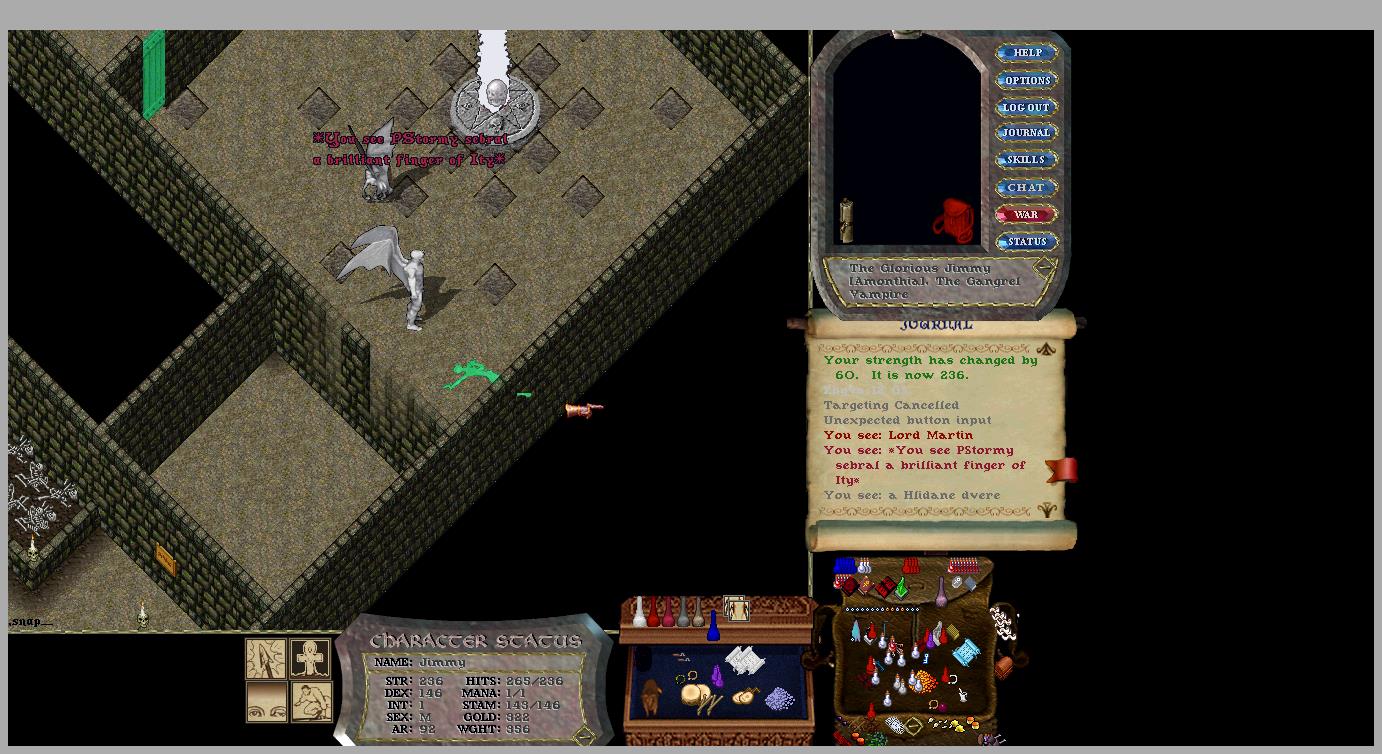This screenshot has width=1382, height=754.
Task: Click the scroll icon on the paperdoll
Action: click(x=847, y=220)
